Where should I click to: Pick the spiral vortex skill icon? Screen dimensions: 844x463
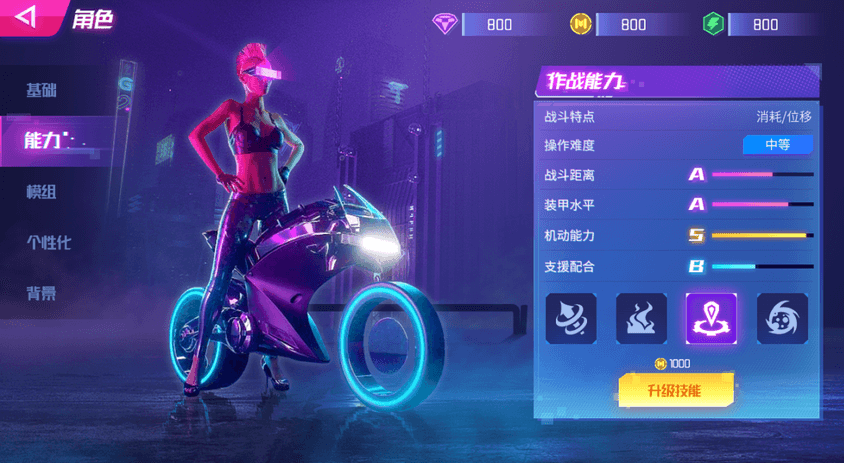click(x=782, y=319)
